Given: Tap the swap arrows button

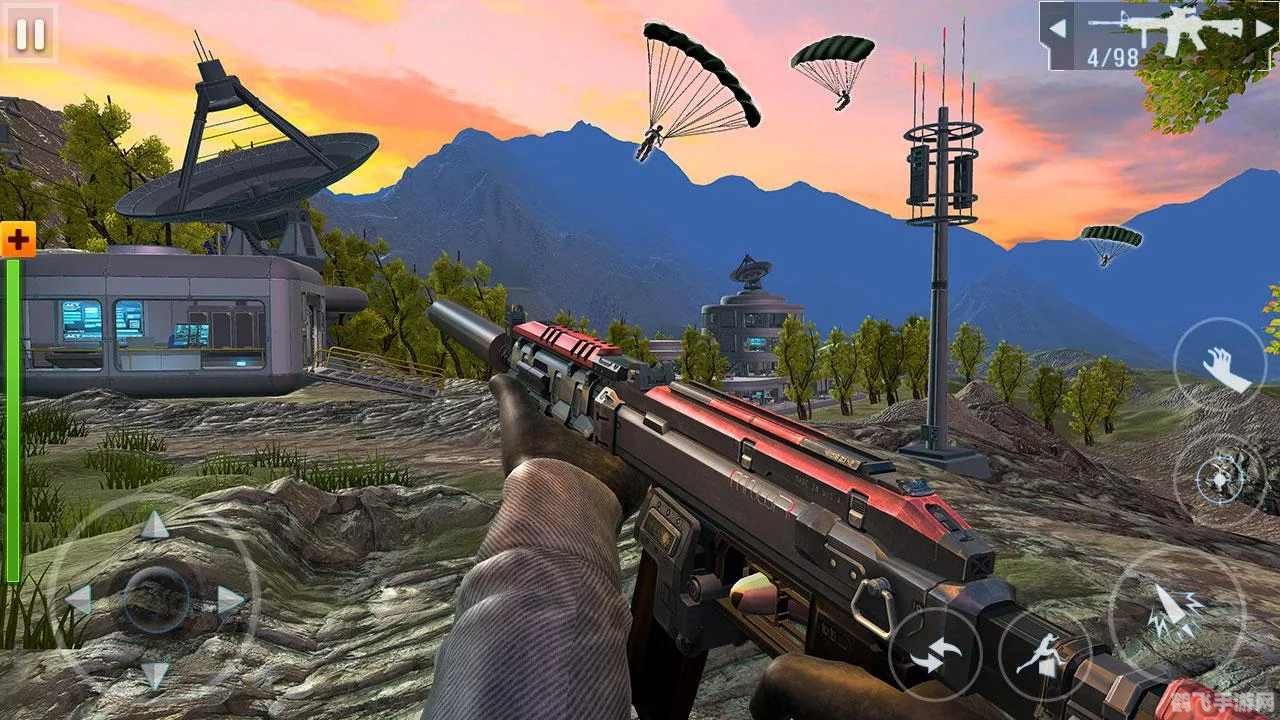Looking at the screenshot, I should [x=934, y=654].
